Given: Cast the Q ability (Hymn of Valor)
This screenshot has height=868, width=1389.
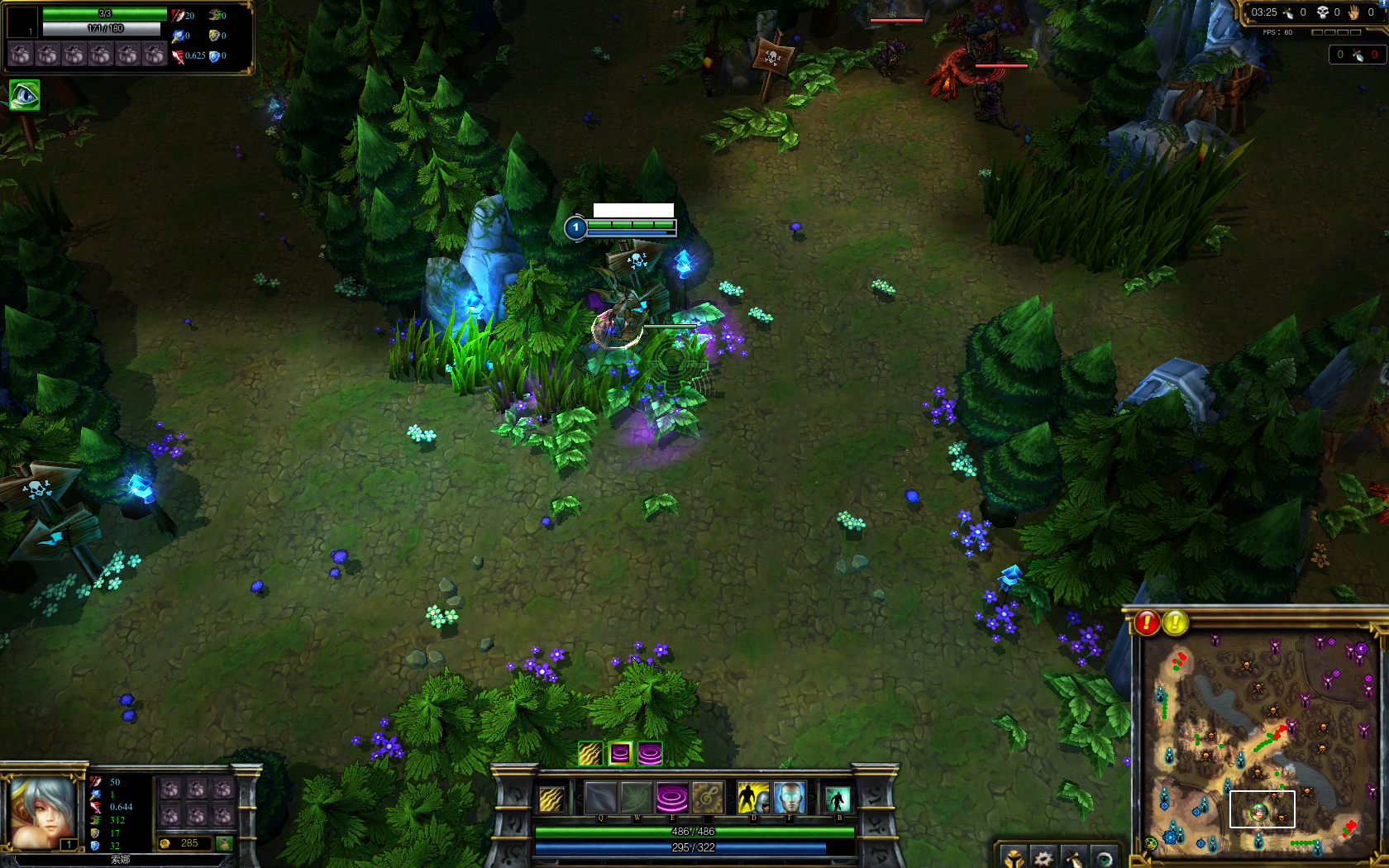Looking at the screenshot, I should [601, 799].
